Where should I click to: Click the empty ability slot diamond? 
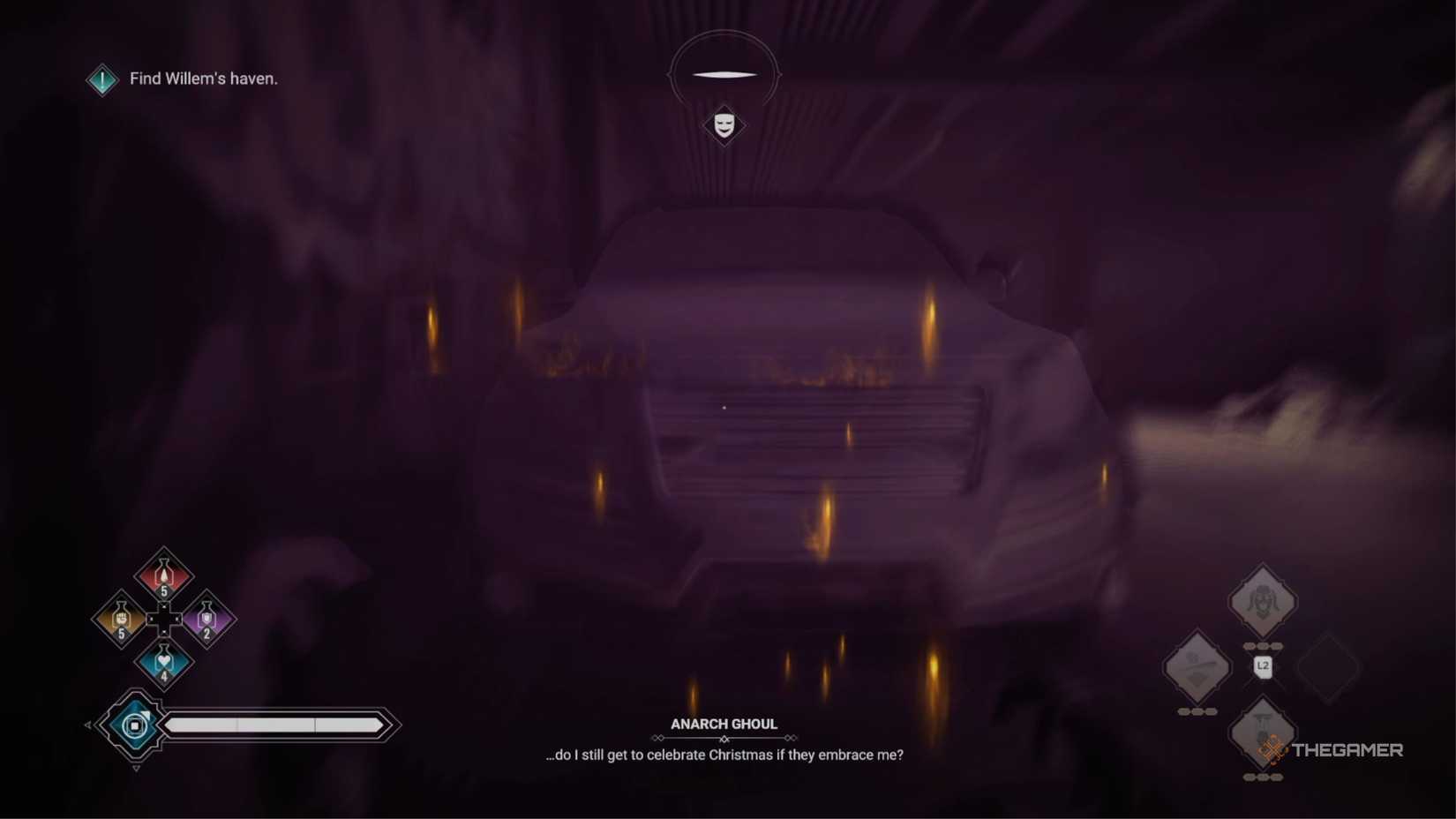pyautogui.click(x=1328, y=668)
